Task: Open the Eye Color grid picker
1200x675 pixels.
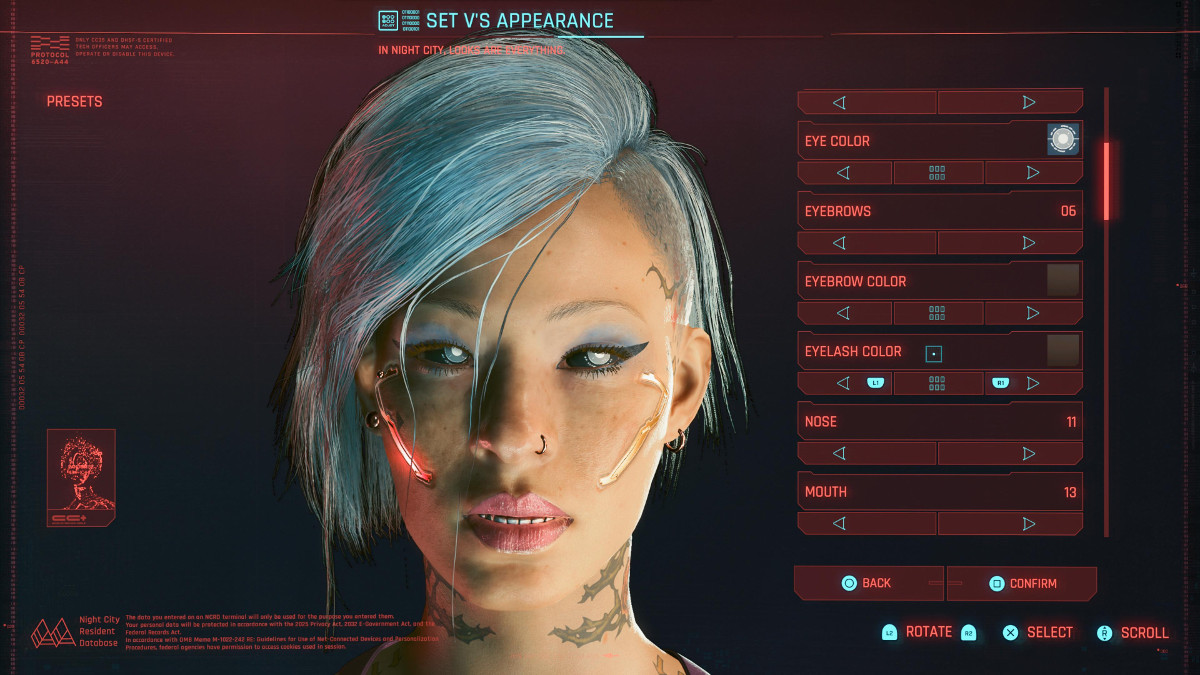Action: tap(937, 173)
